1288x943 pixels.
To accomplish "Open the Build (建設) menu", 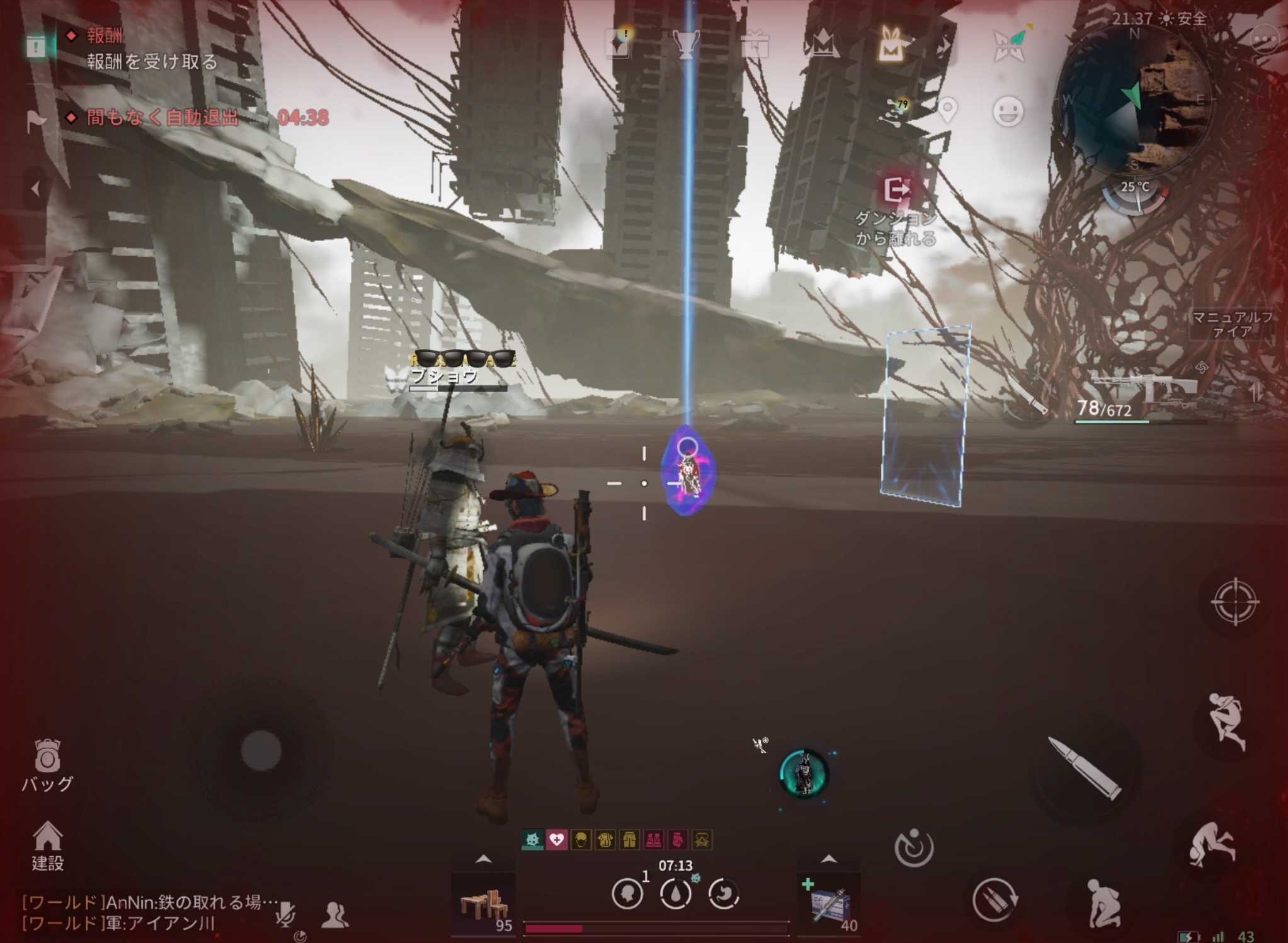I will tap(47, 845).
